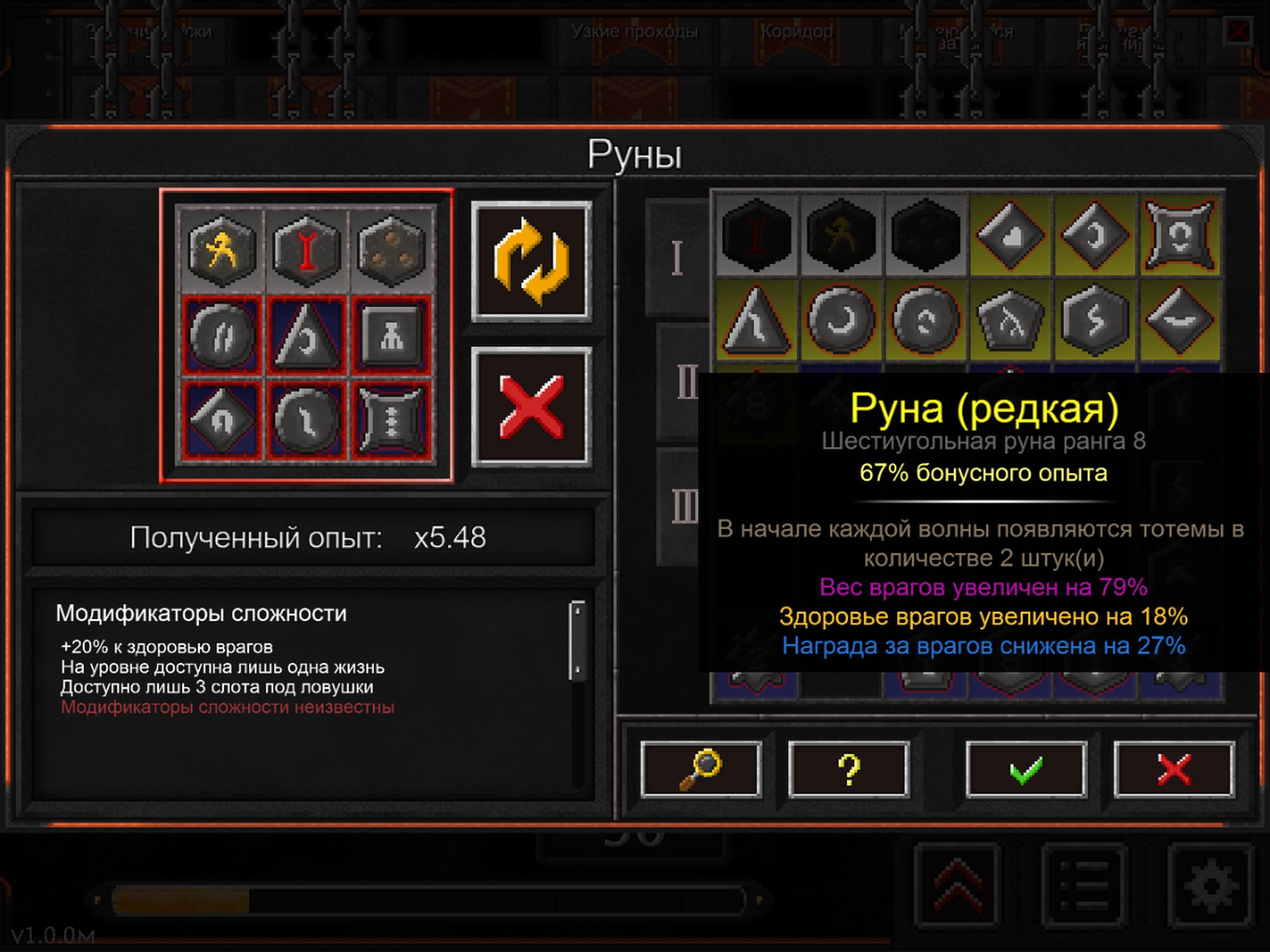
Task: Select the equipped three-dot hexagon rune
Action: pos(391,250)
